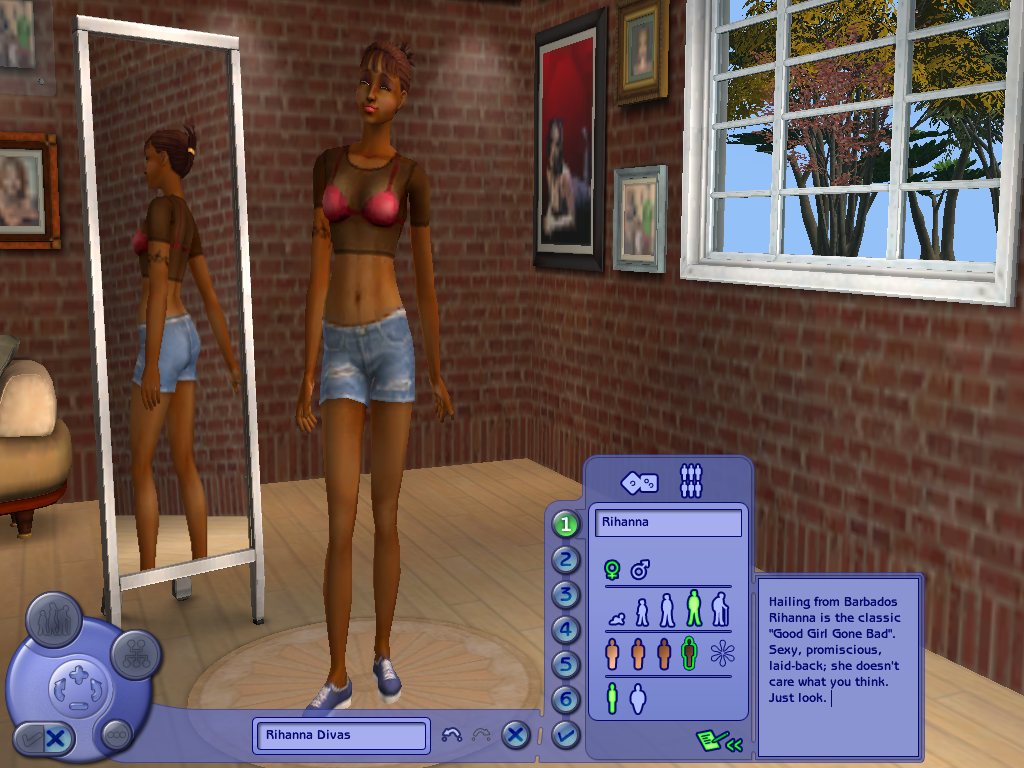
Task: Open Create-a-Sim step 4
Action: coord(566,630)
